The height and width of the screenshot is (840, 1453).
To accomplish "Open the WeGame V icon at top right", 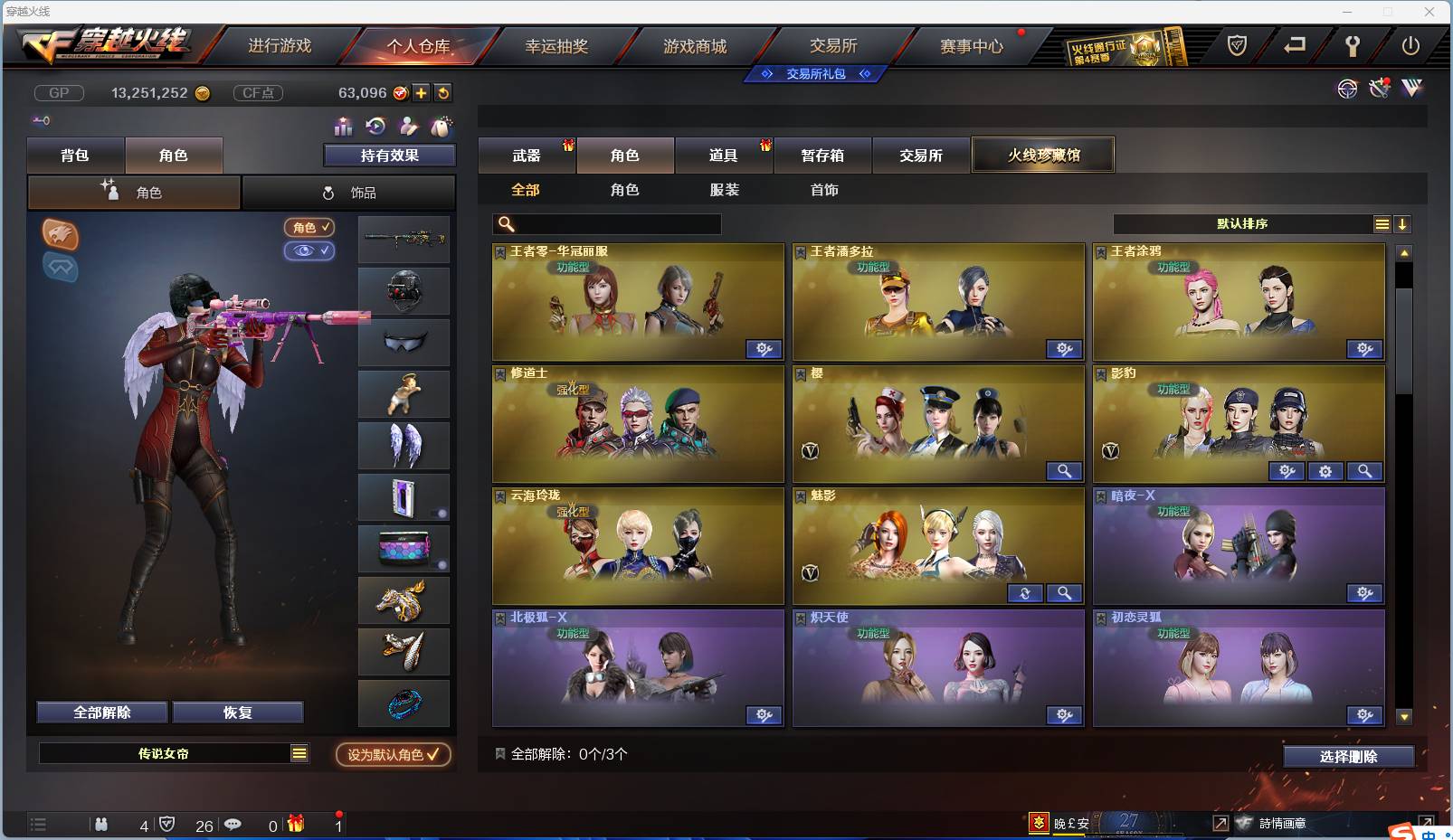I will (1412, 90).
